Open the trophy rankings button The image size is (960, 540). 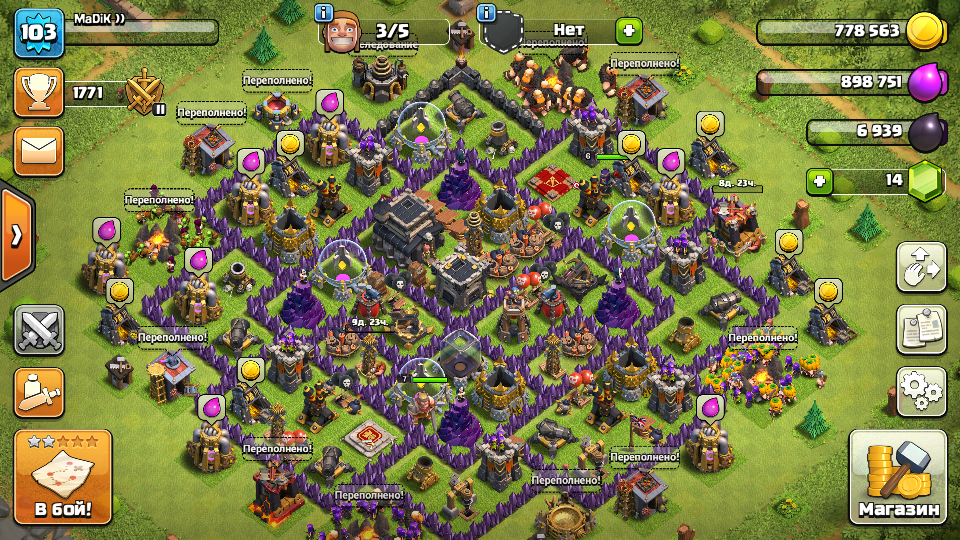point(39,93)
